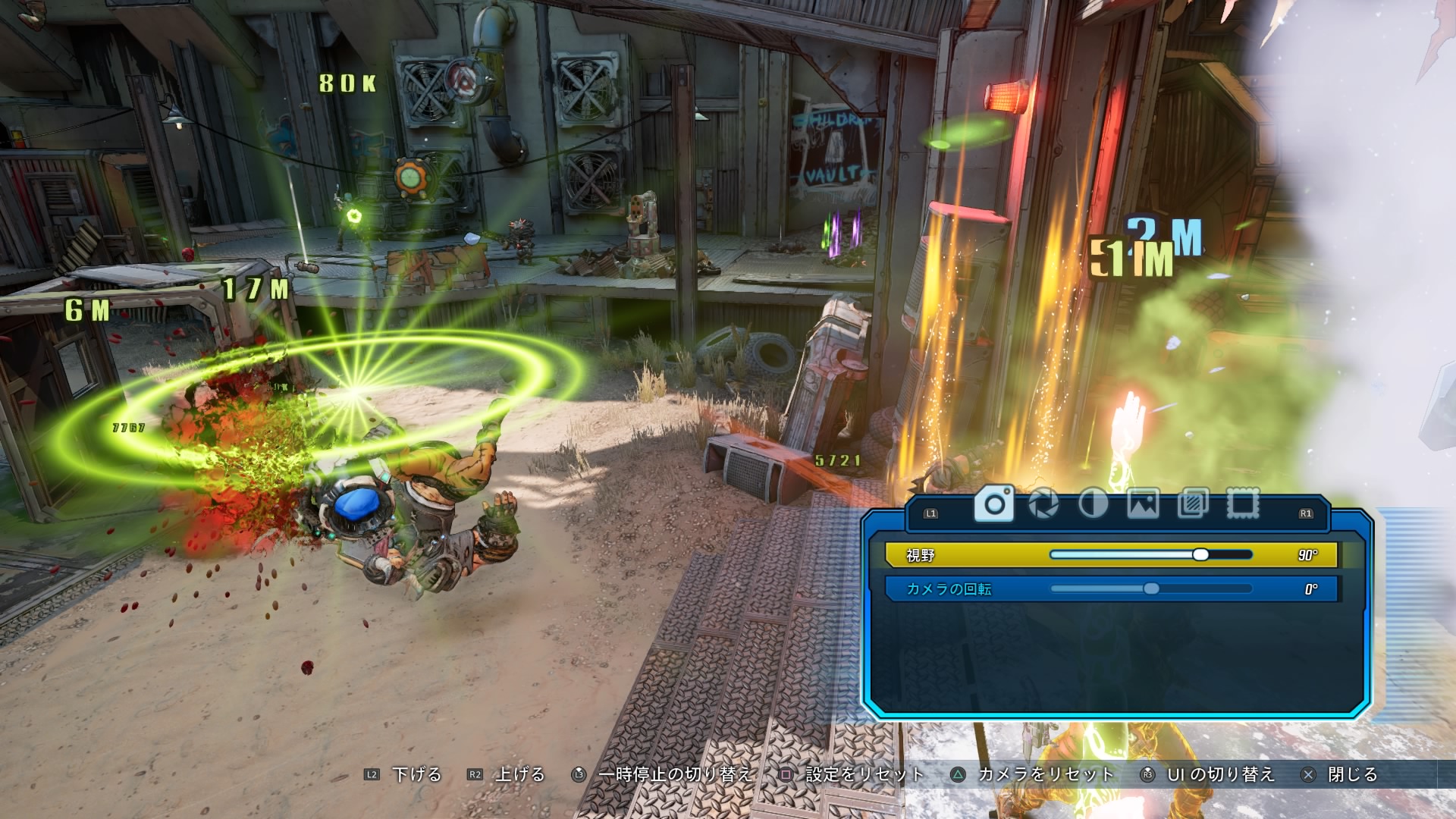This screenshot has width=1456, height=819.
Task: Adjust the カメラの回転 rotation slider
Action: pyautogui.click(x=1151, y=589)
